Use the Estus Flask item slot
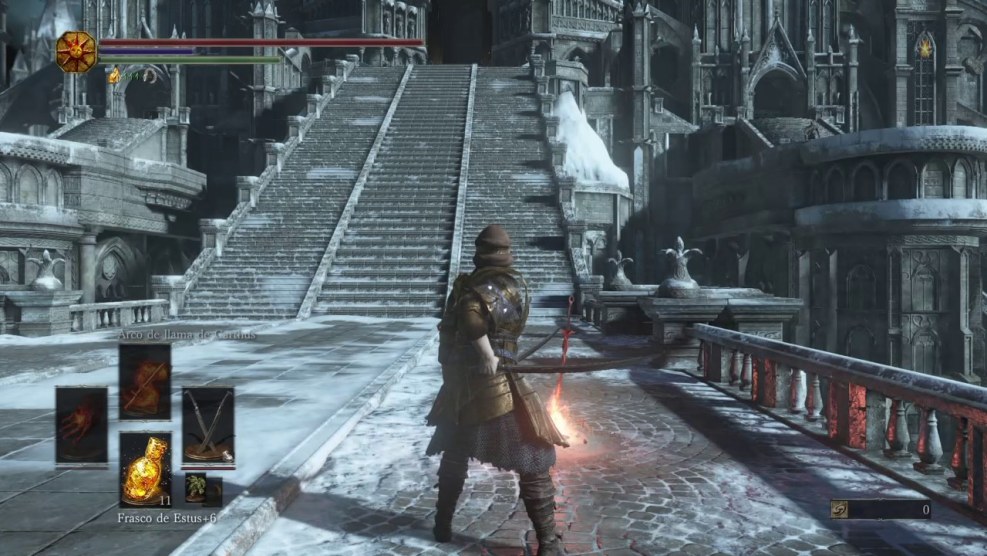The image size is (987, 556). coord(145,469)
